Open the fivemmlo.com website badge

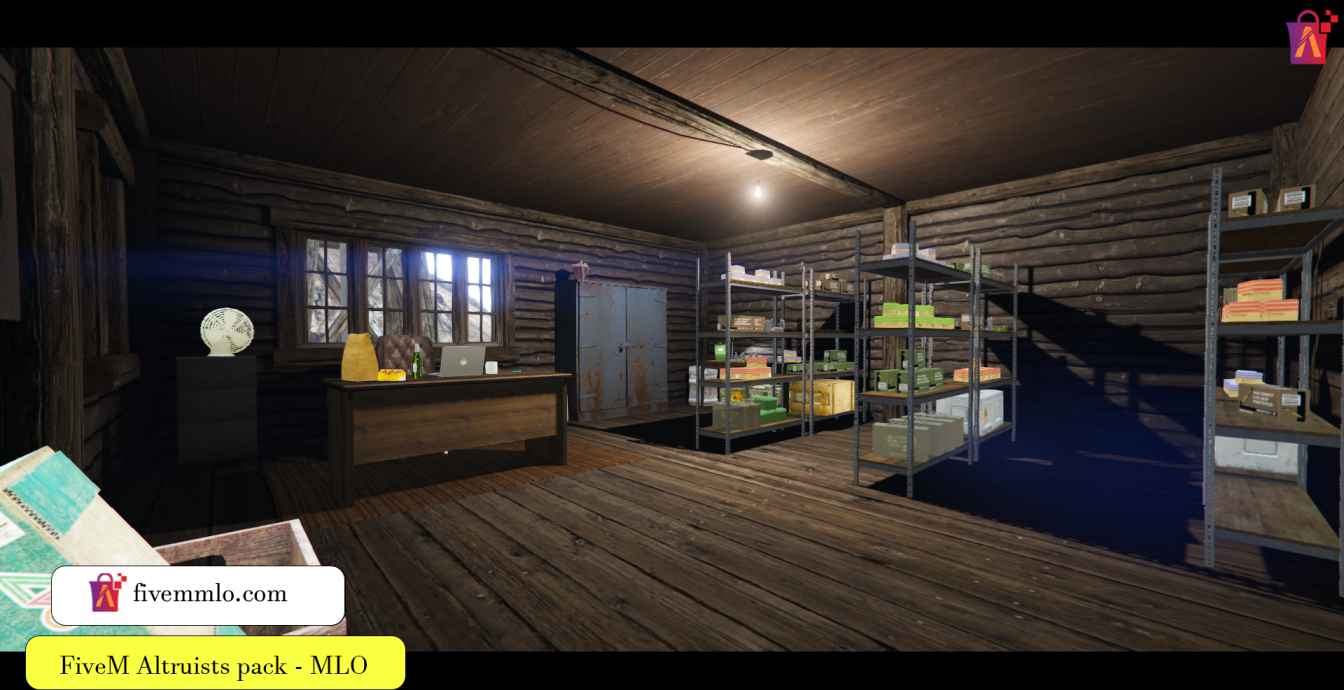[x=198, y=595]
